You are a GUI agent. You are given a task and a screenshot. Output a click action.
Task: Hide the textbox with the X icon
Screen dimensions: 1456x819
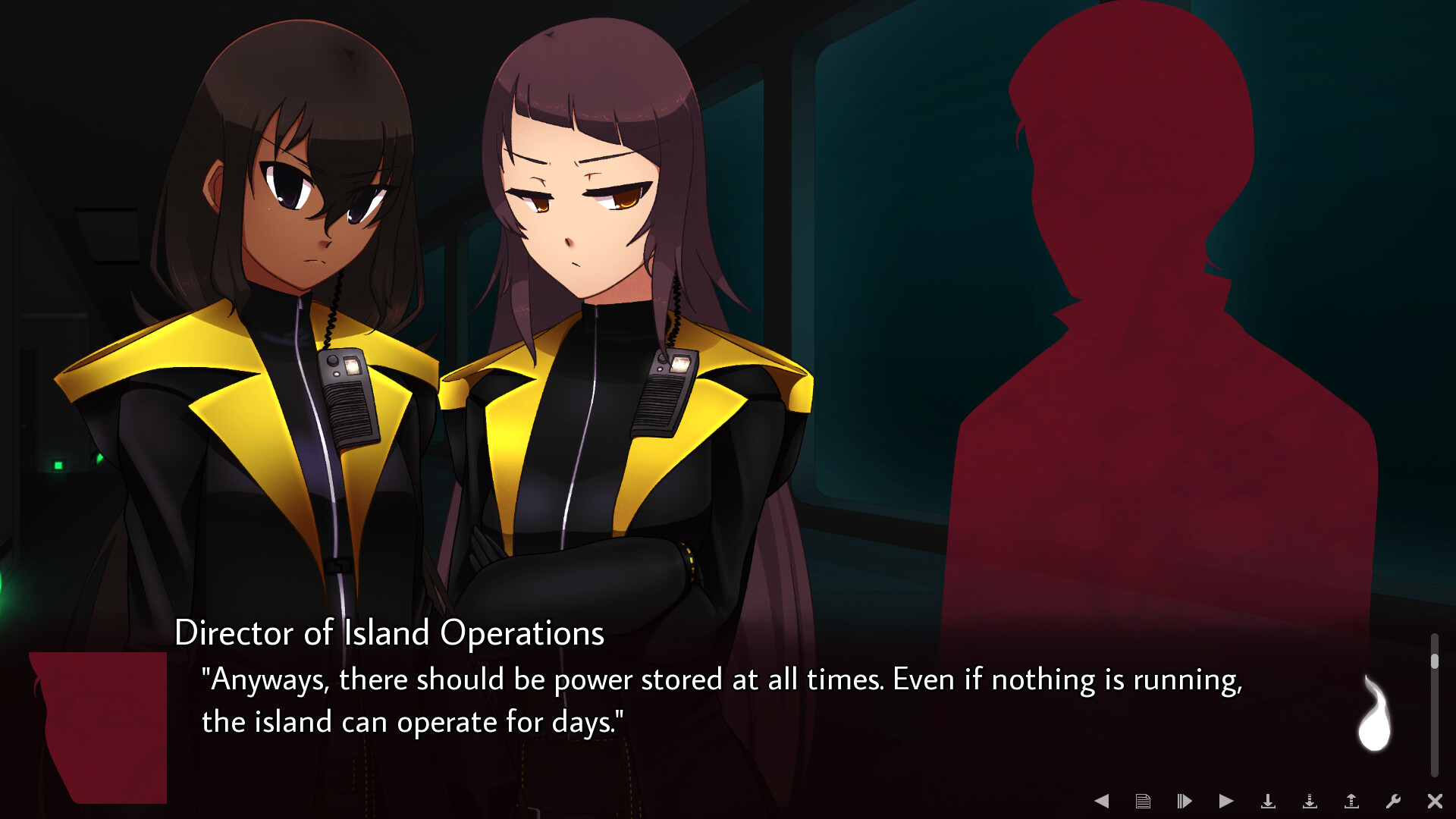[x=1434, y=800]
